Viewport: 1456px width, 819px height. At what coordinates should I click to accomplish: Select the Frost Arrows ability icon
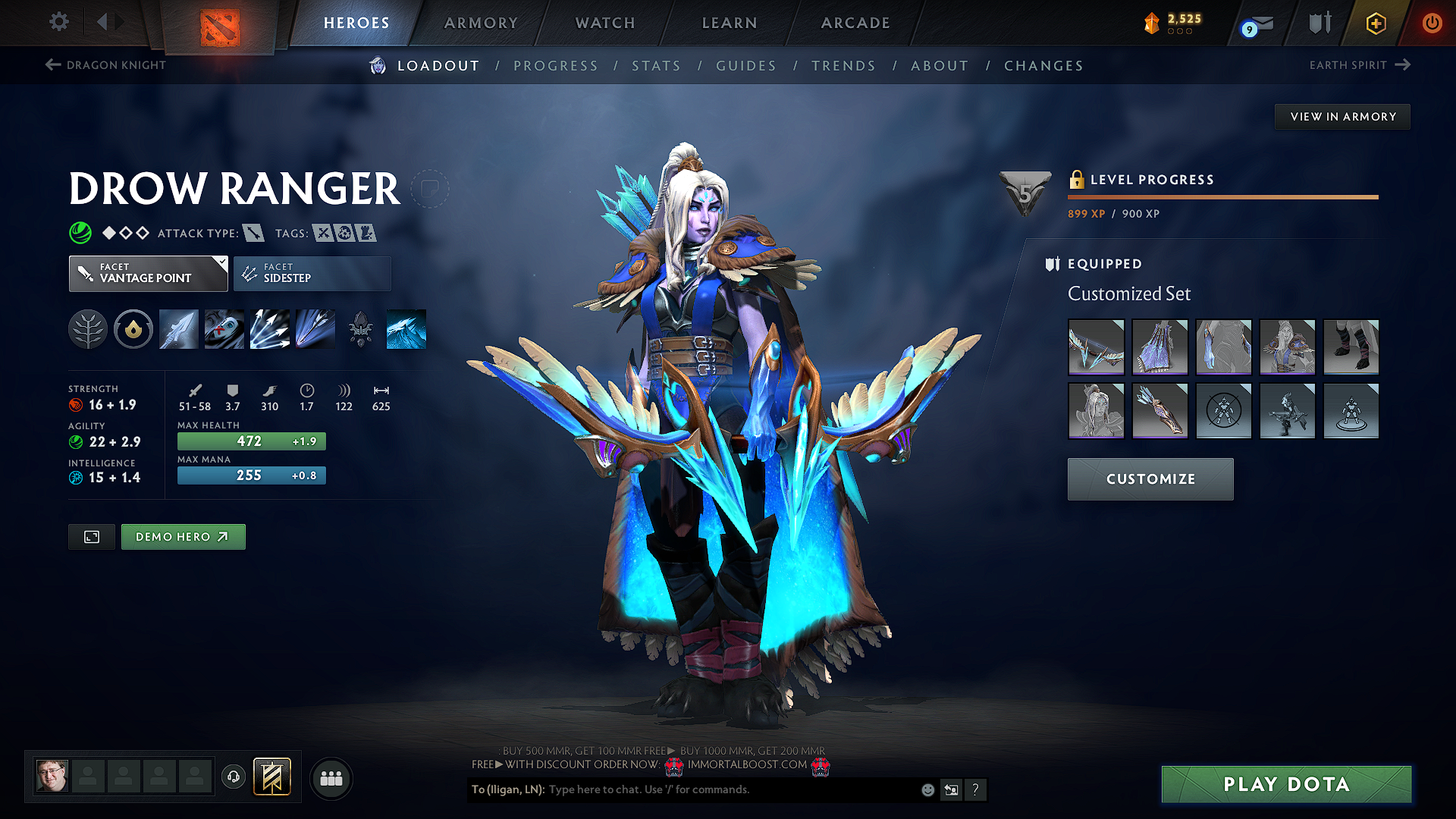pos(178,329)
